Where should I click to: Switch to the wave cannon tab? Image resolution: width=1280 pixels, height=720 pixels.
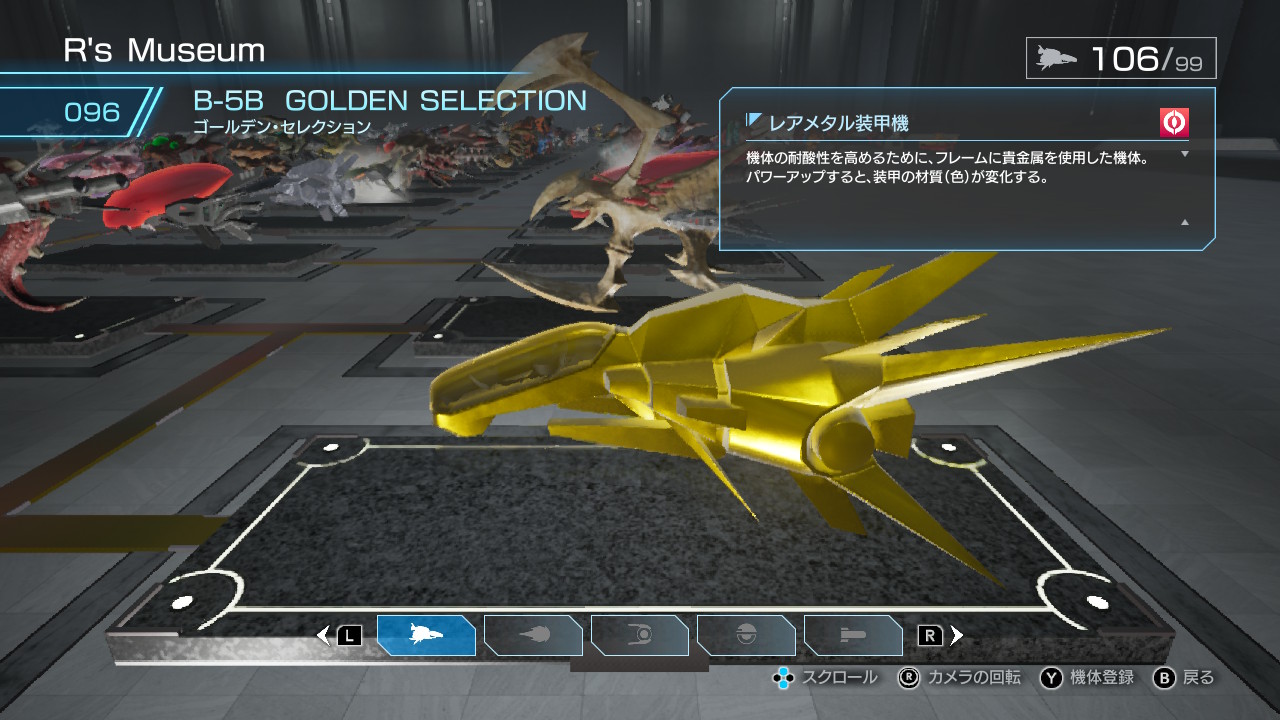point(533,635)
